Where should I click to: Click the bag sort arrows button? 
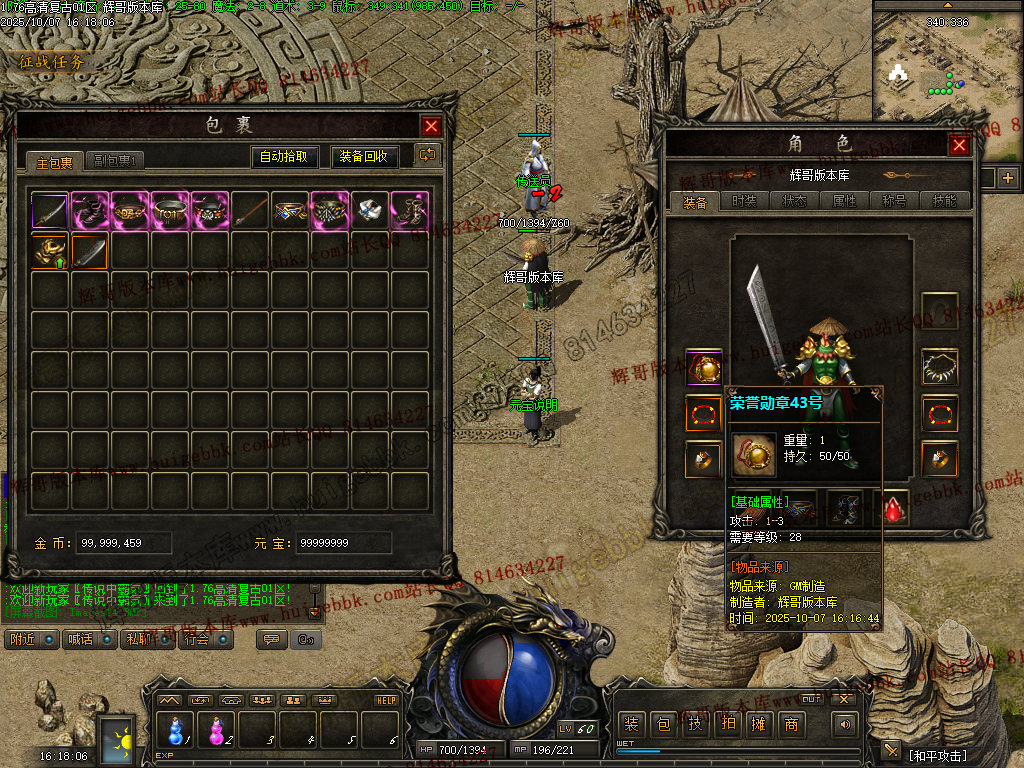click(x=428, y=155)
